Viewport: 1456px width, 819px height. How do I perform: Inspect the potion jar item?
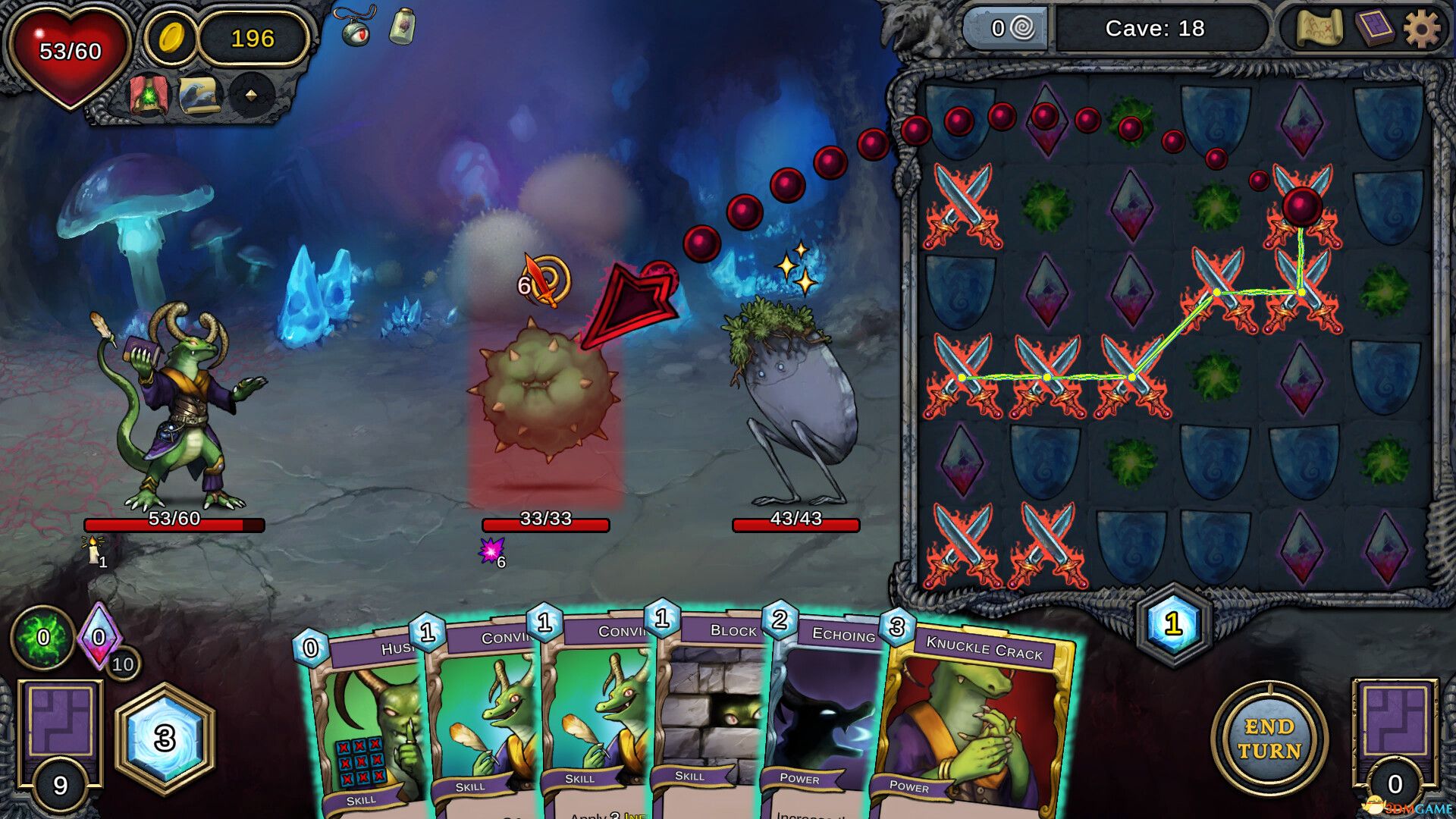[402, 27]
